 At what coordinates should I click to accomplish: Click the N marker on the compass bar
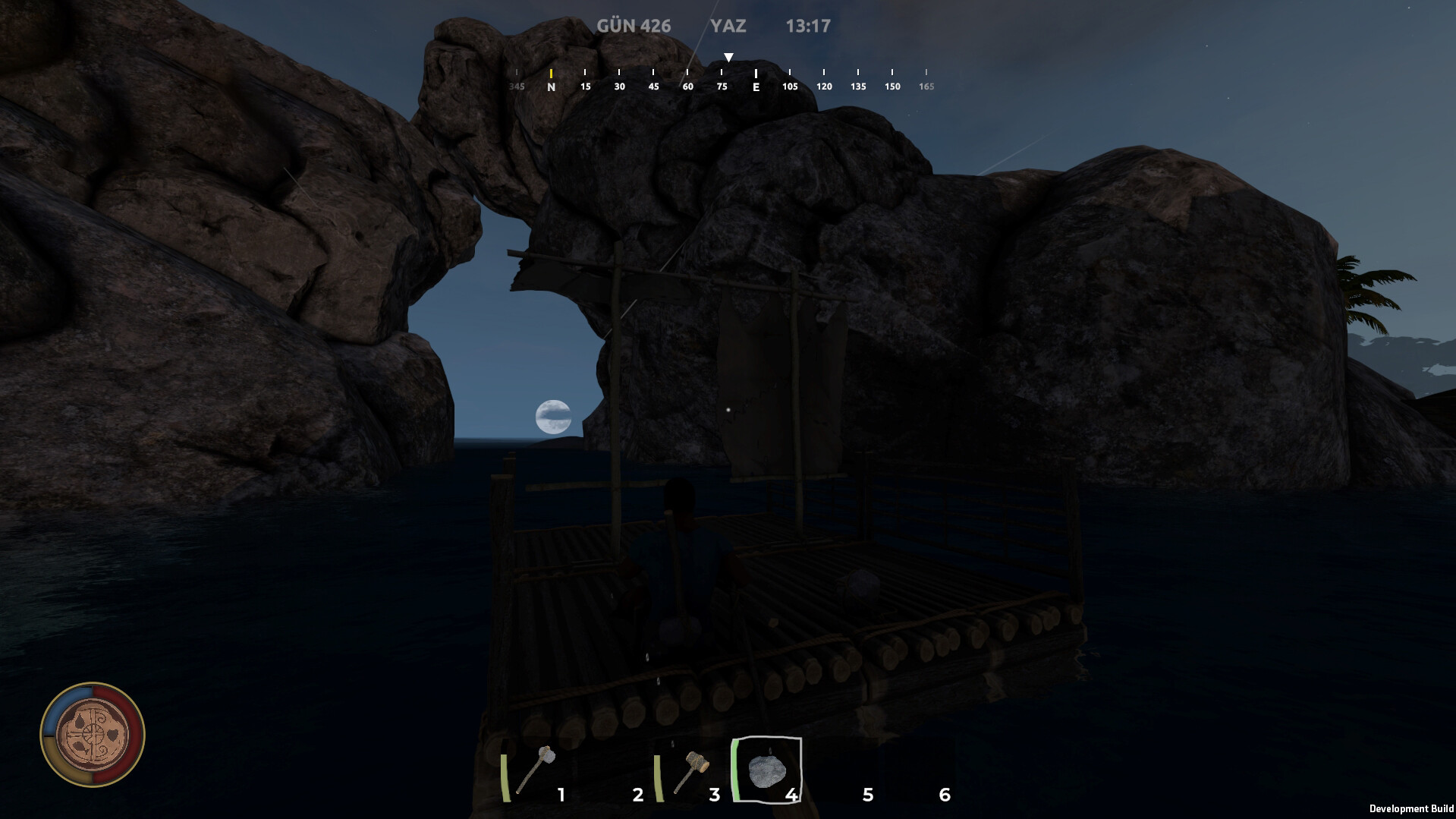tap(552, 86)
